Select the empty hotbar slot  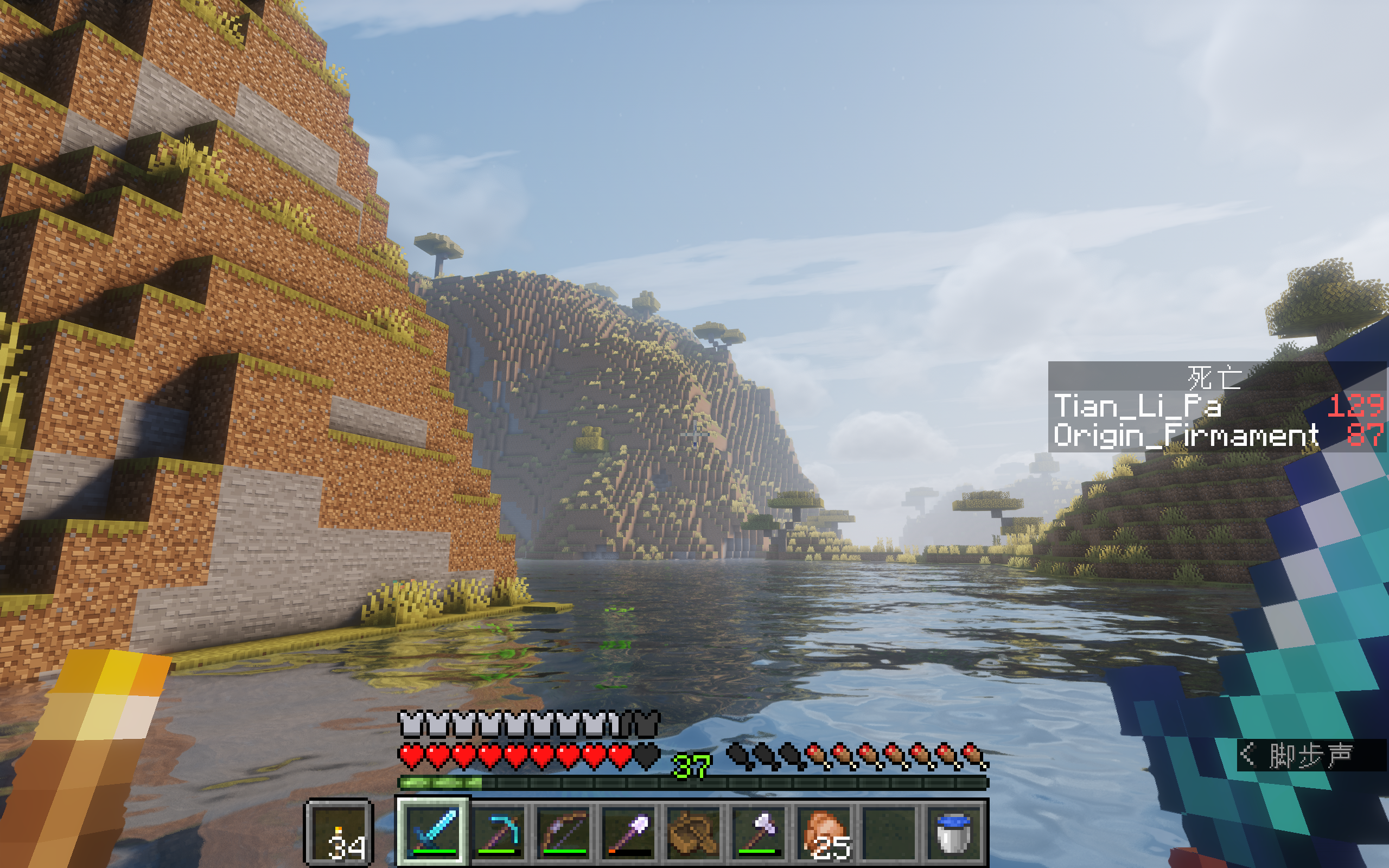[x=890, y=831]
